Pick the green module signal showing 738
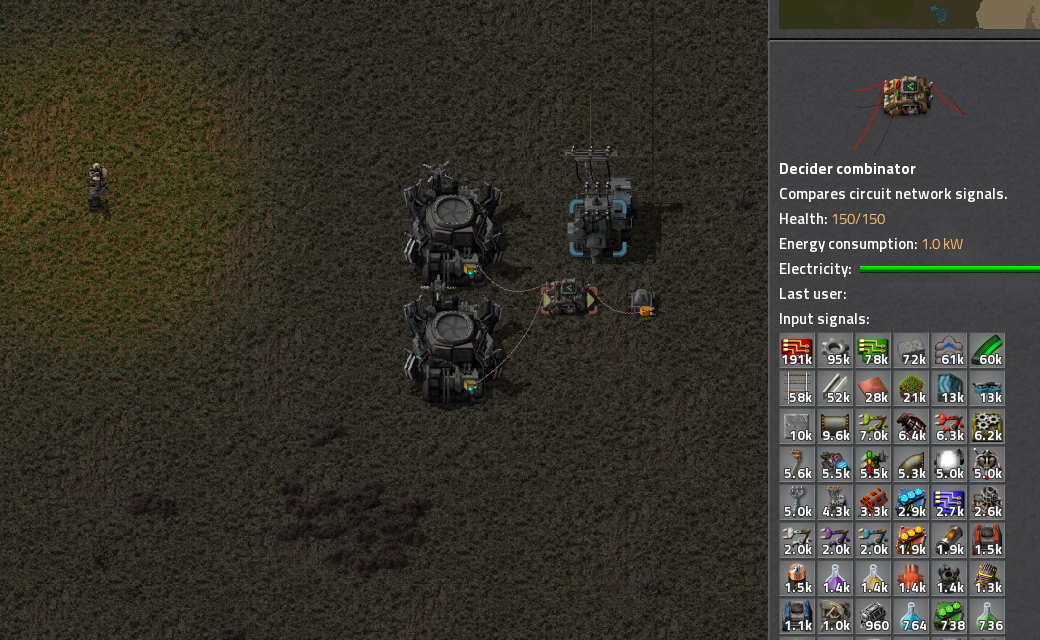The height and width of the screenshot is (640, 1040). point(949,615)
